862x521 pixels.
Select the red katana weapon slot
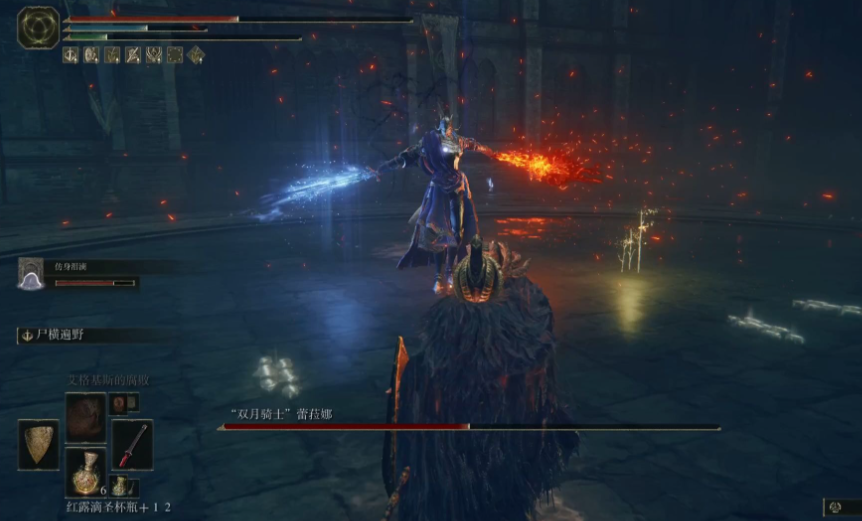132,444
